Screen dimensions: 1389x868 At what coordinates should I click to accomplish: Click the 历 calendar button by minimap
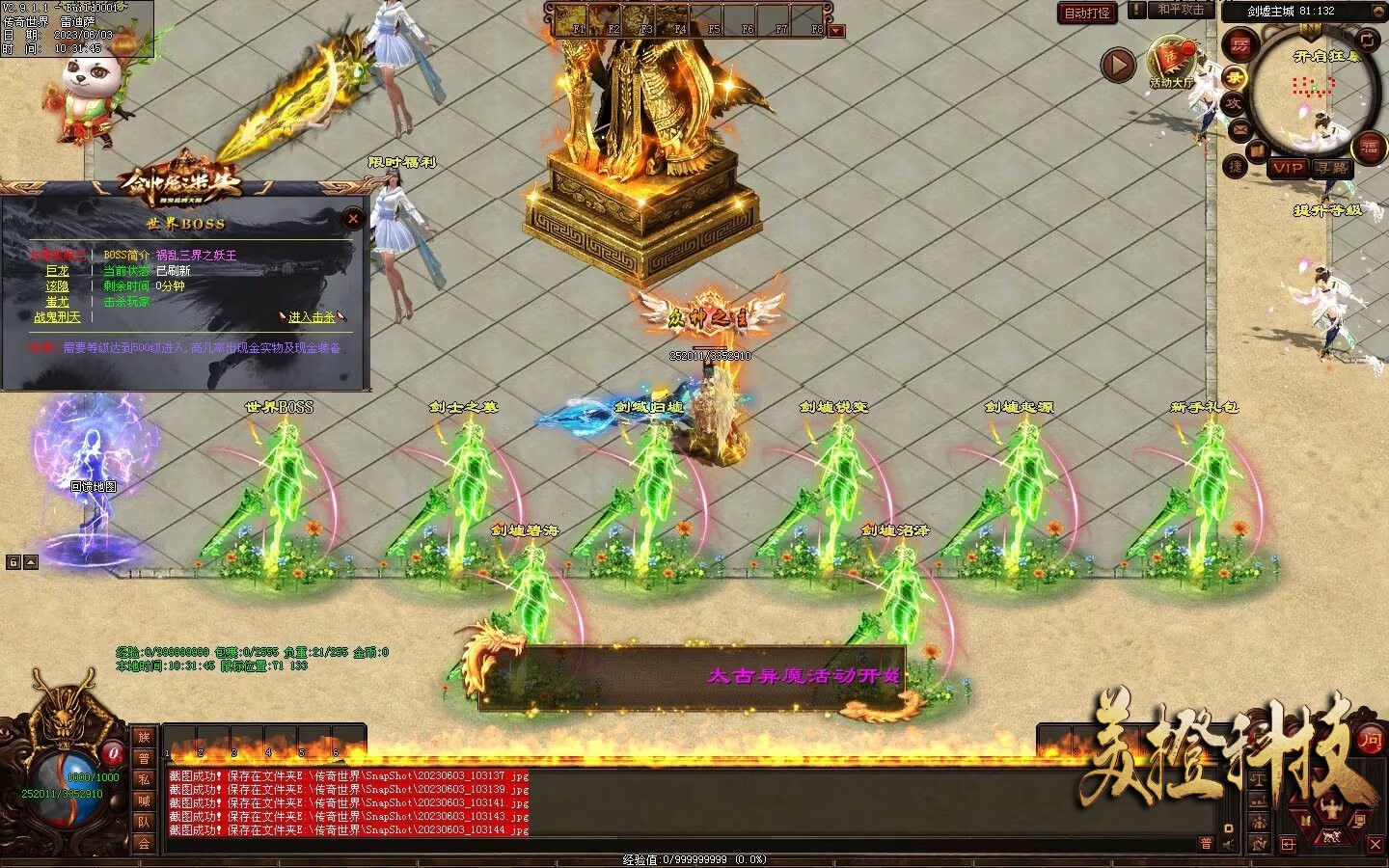point(1239,45)
